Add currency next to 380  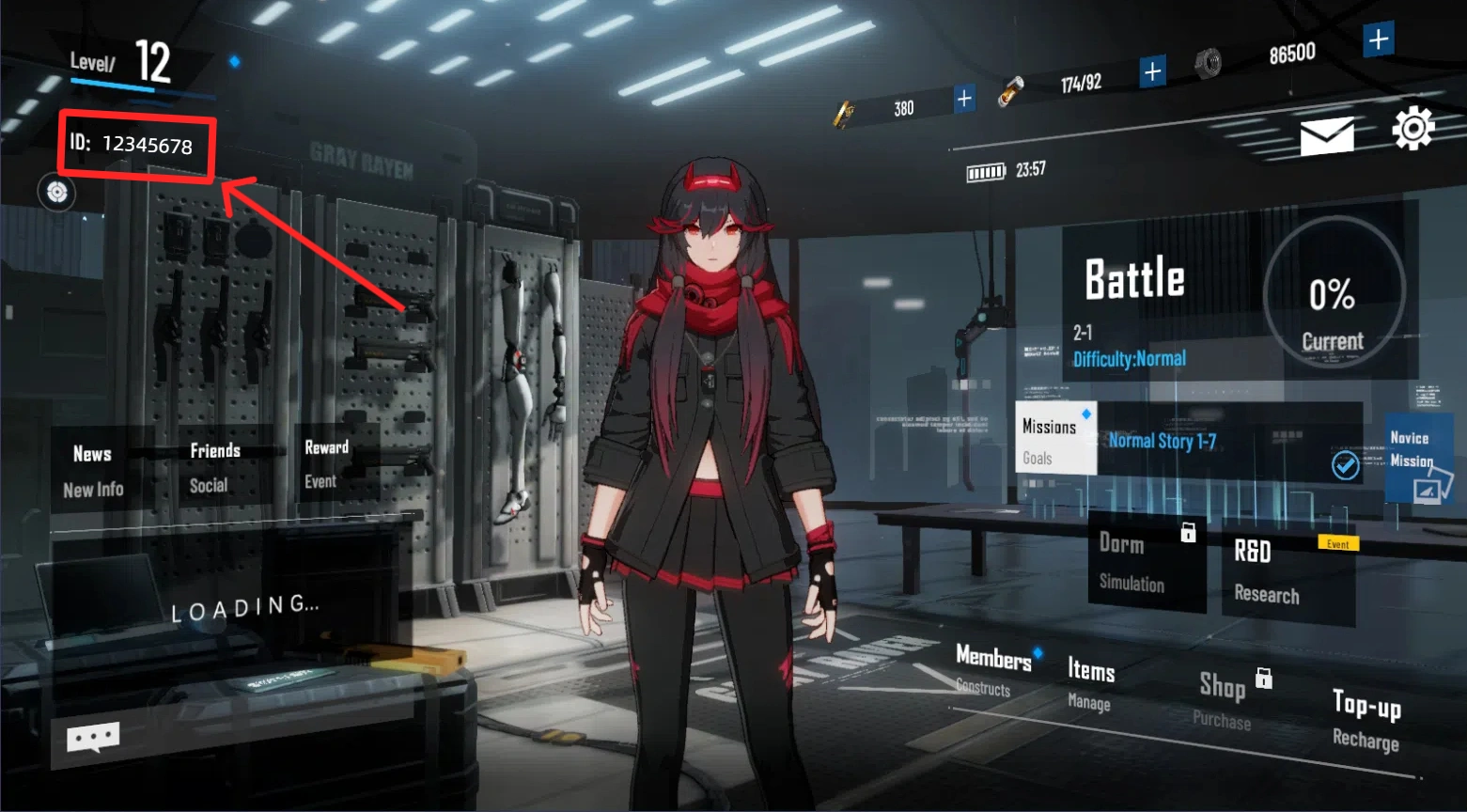coord(964,99)
